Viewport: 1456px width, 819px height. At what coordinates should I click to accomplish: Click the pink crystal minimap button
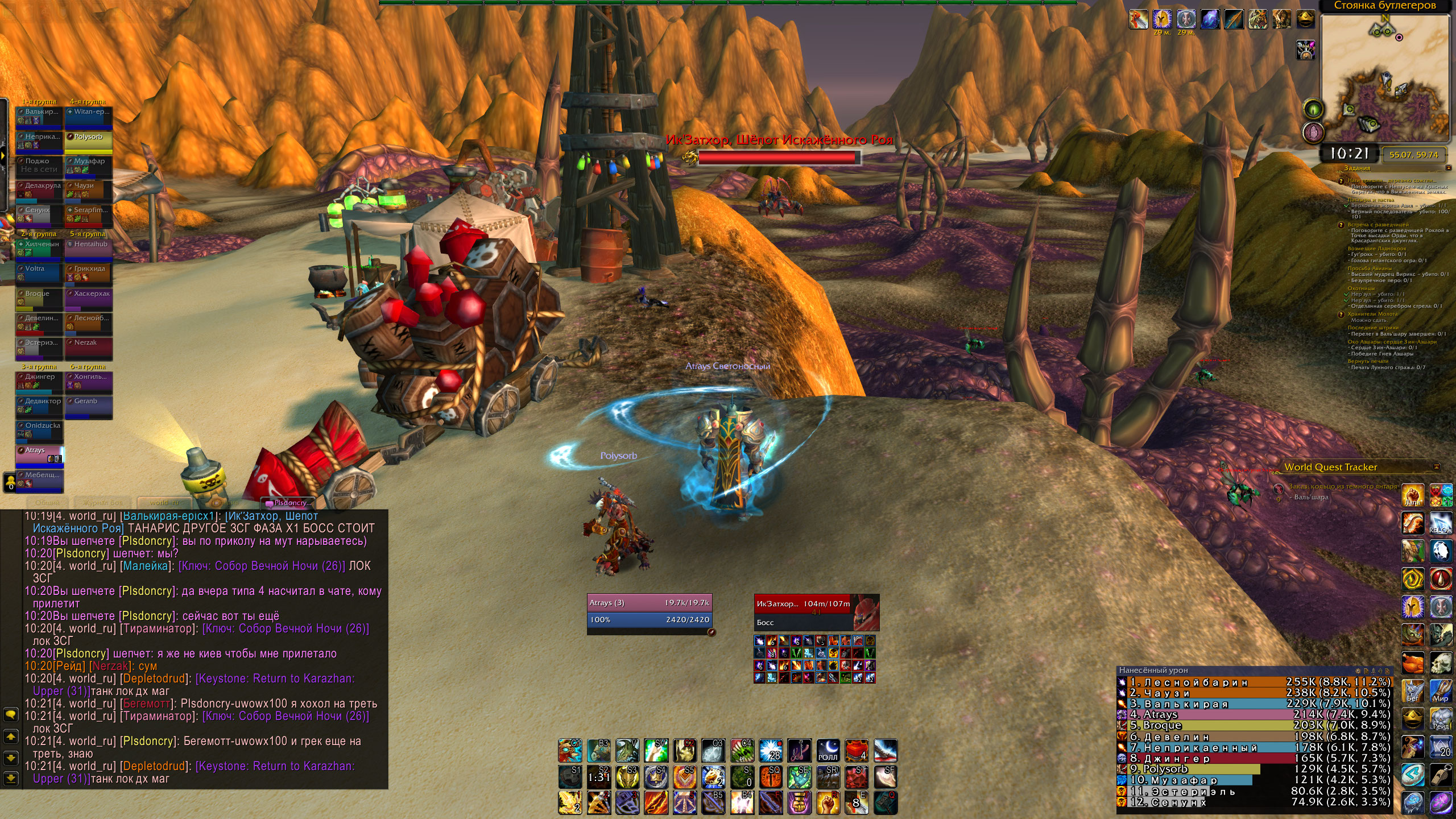(x=1313, y=133)
